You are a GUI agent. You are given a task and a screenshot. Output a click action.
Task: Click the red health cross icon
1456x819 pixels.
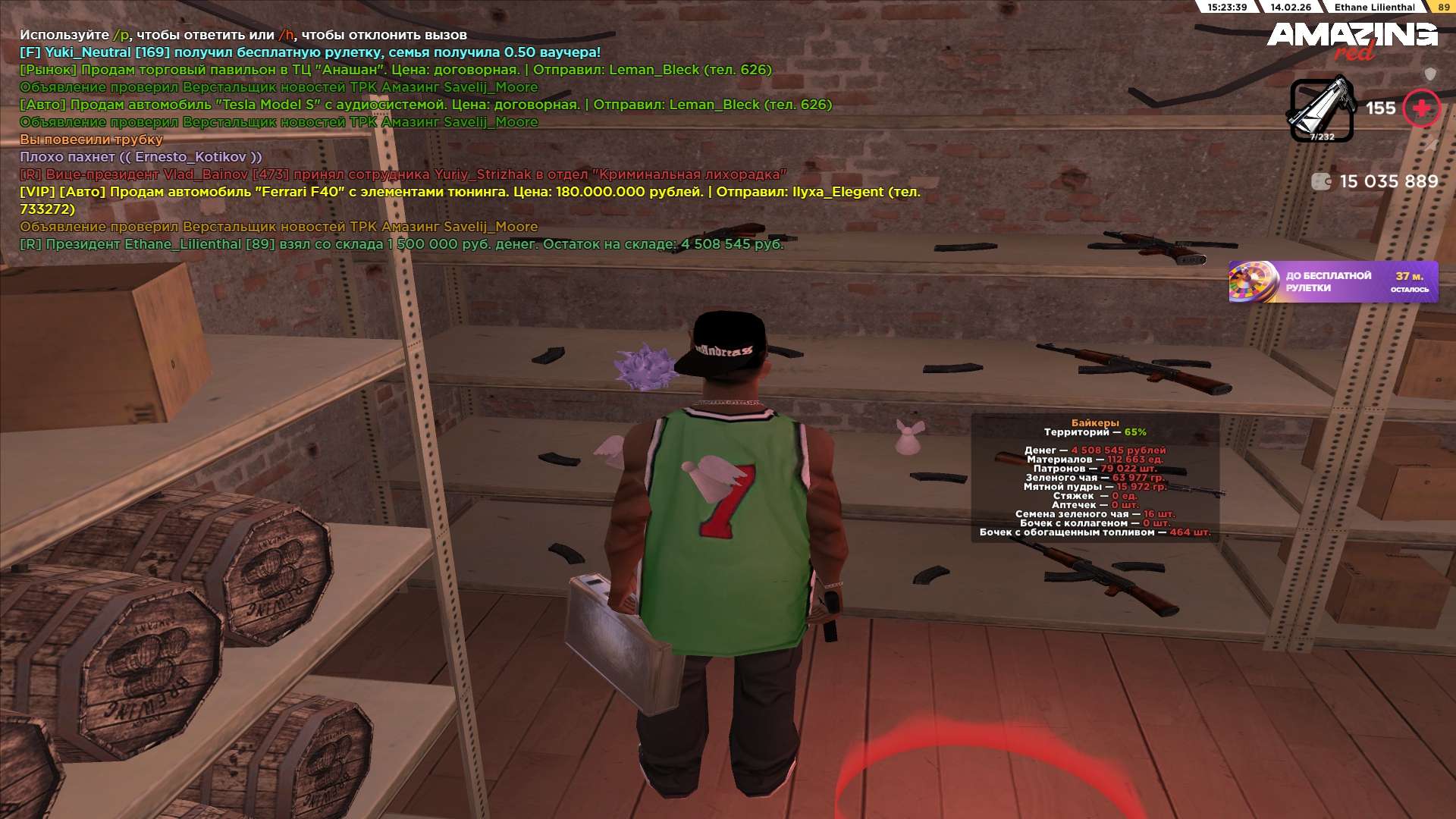click(x=1420, y=109)
